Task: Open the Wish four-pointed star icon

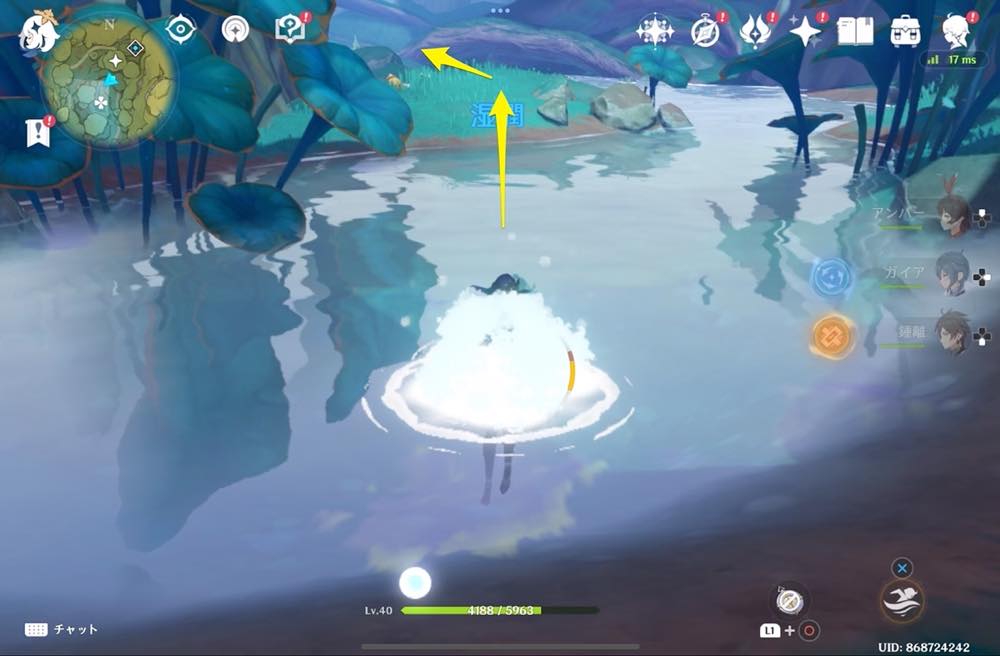Action: tap(805, 31)
